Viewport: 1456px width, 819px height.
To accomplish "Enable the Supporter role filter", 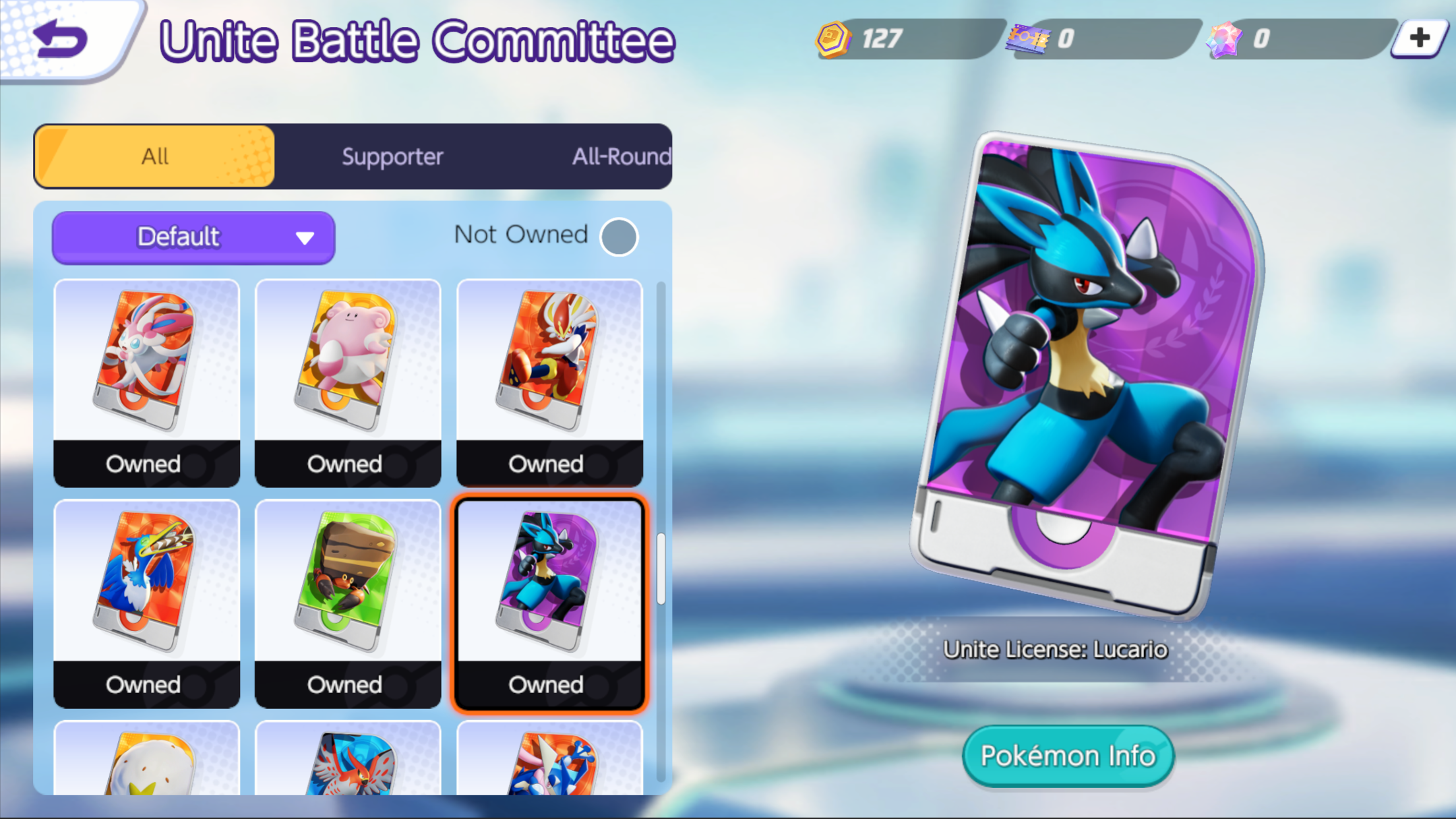I will point(391,156).
